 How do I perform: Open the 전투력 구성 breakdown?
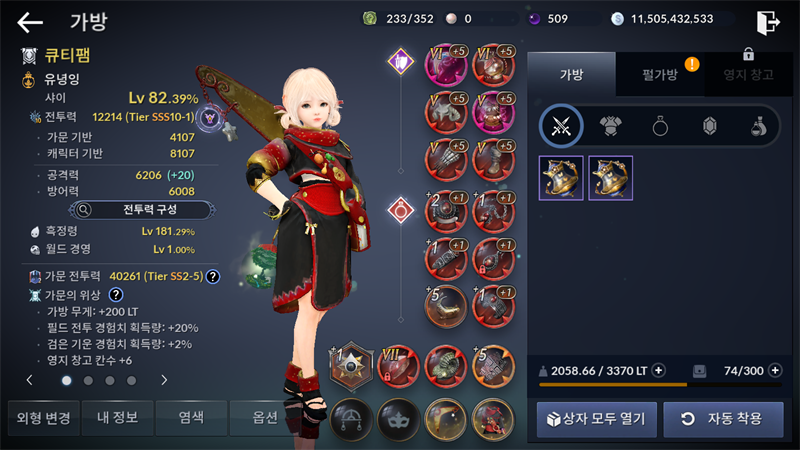click(141, 210)
